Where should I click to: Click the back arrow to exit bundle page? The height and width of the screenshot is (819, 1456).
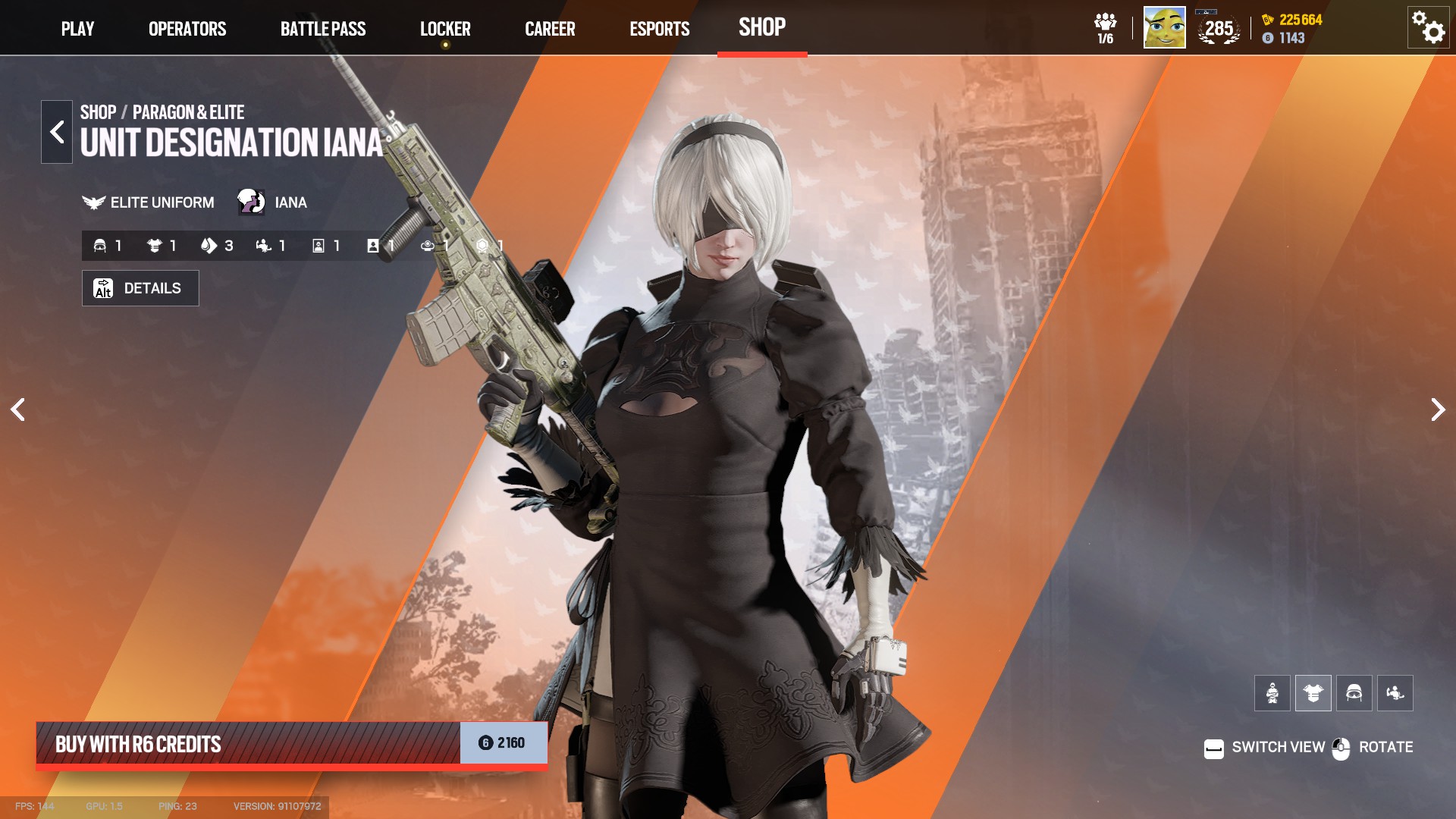pos(56,131)
